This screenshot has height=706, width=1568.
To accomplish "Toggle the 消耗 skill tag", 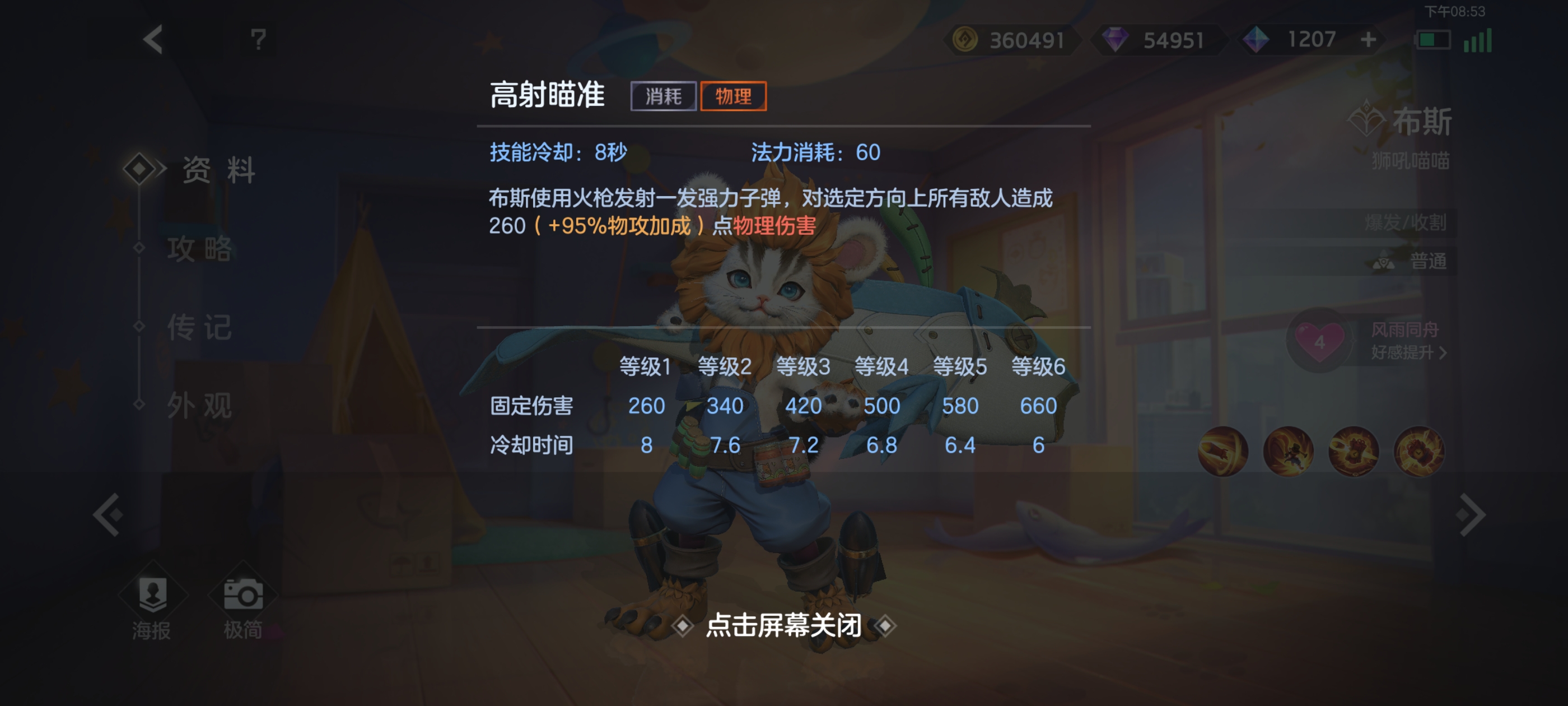I will pos(664,96).
